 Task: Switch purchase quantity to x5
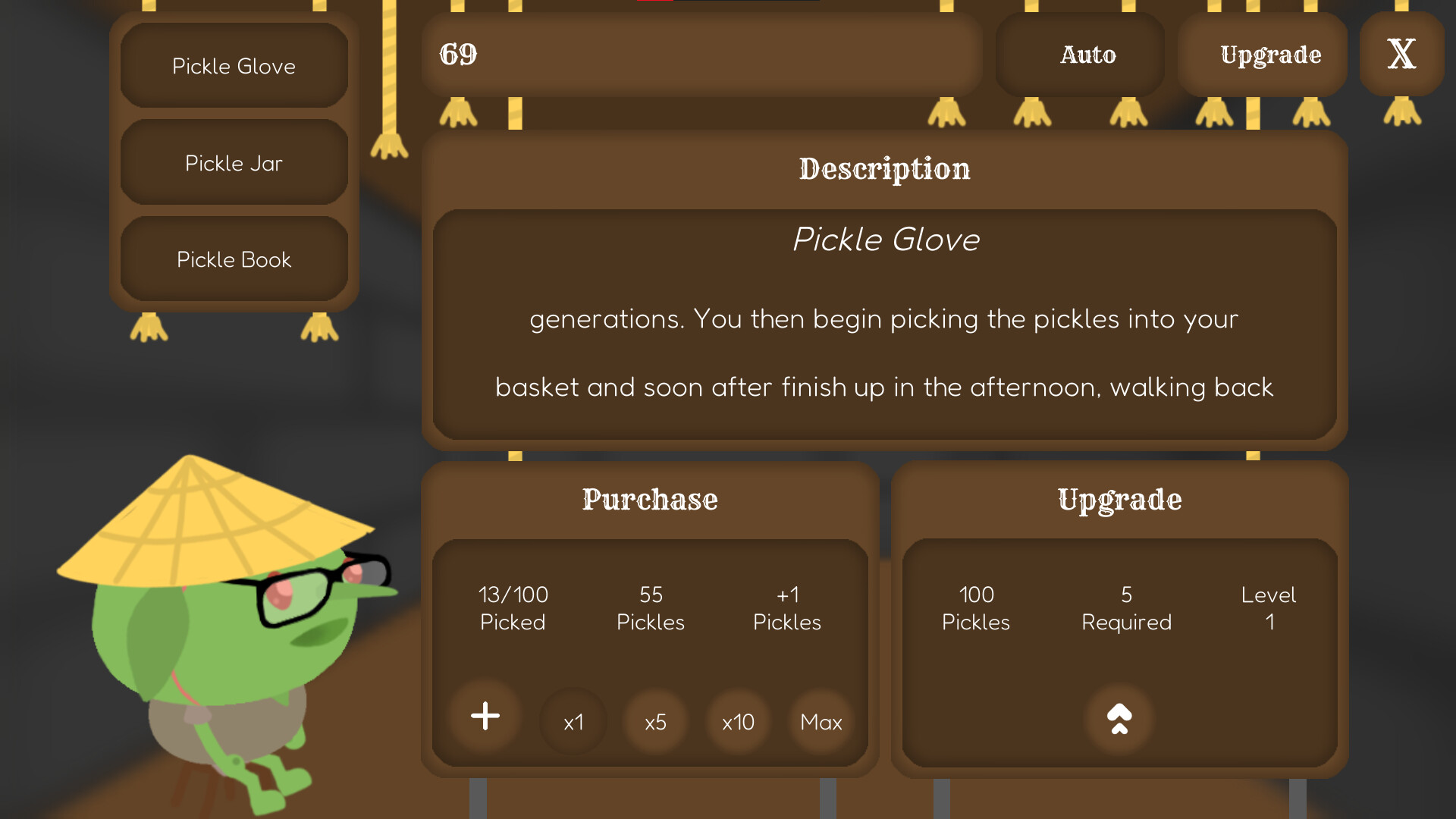pyautogui.click(x=655, y=722)
